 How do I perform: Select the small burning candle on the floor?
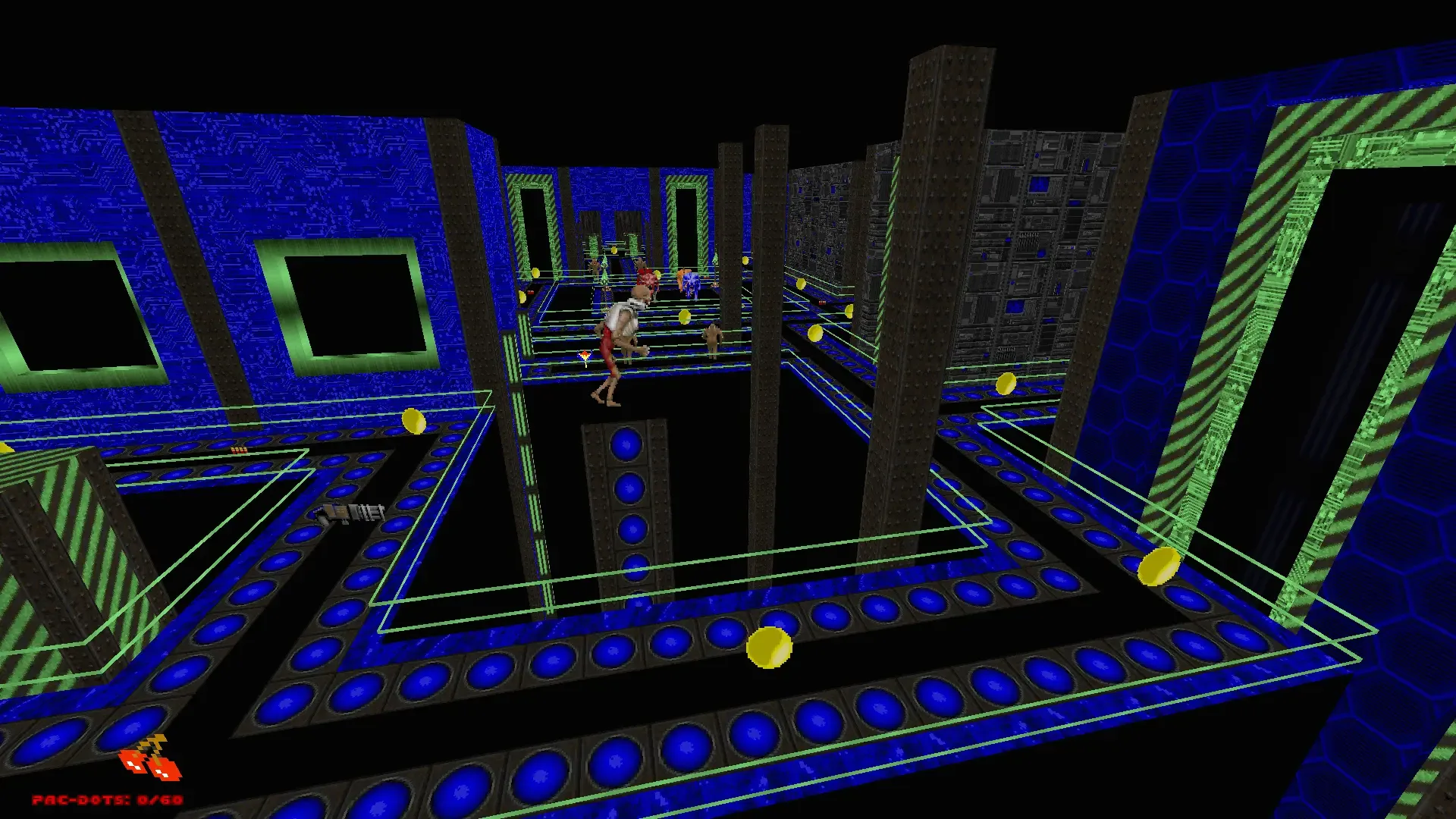[x=585, y=355]
